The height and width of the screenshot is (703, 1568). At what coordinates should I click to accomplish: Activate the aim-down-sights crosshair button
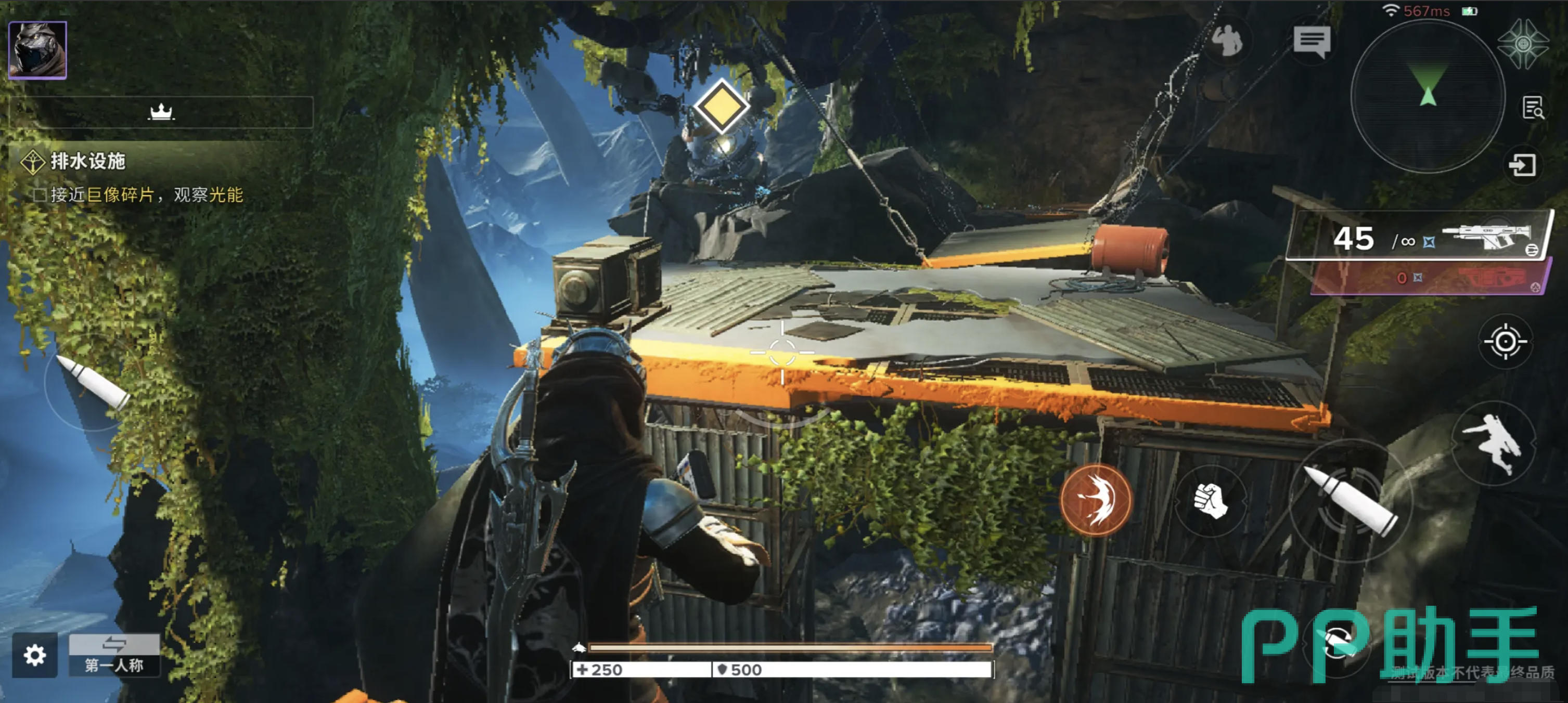tap(1505, 341)
